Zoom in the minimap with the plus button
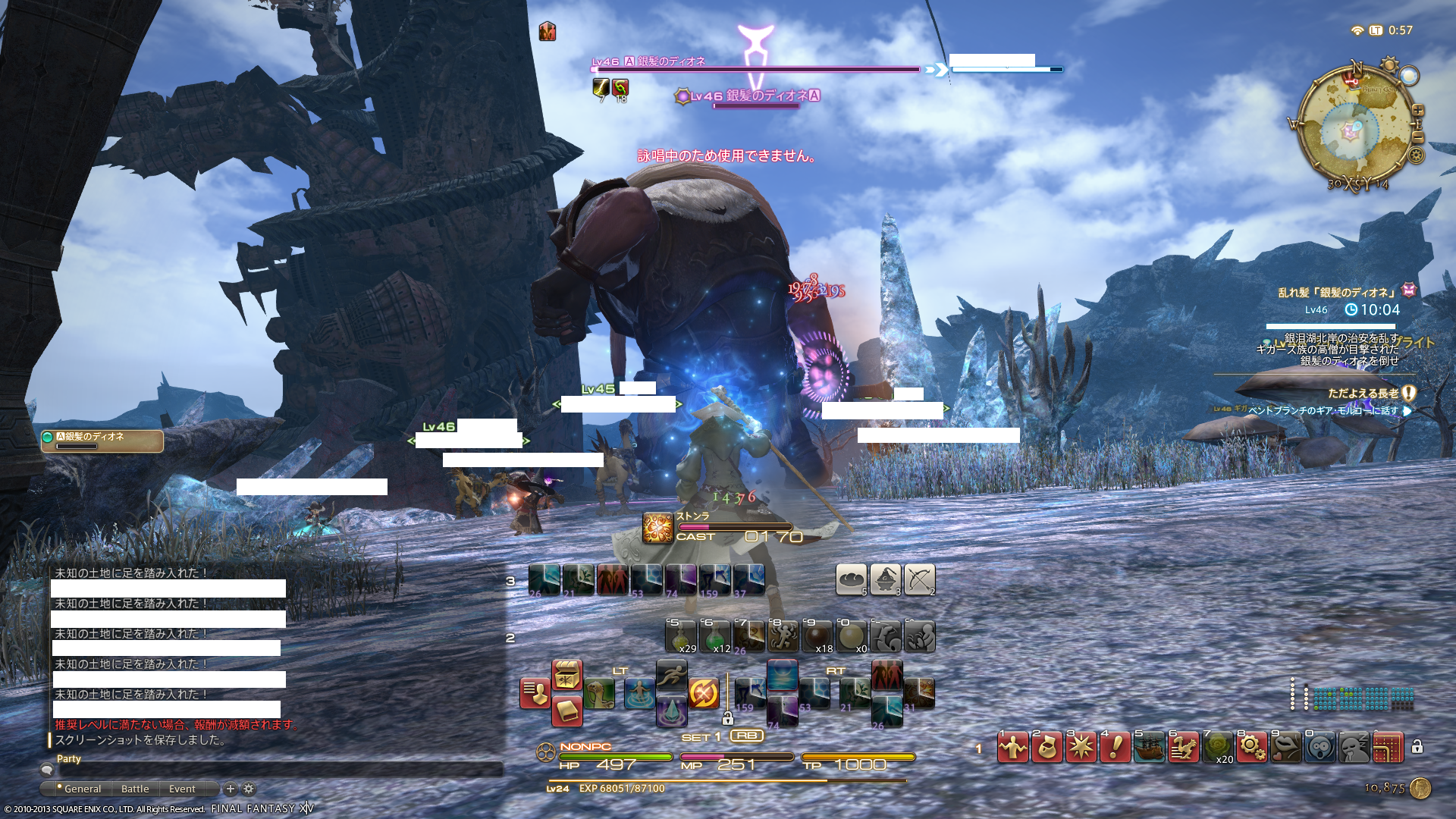This screenshot has height=819, width=1456. [x=1417, y=111]
